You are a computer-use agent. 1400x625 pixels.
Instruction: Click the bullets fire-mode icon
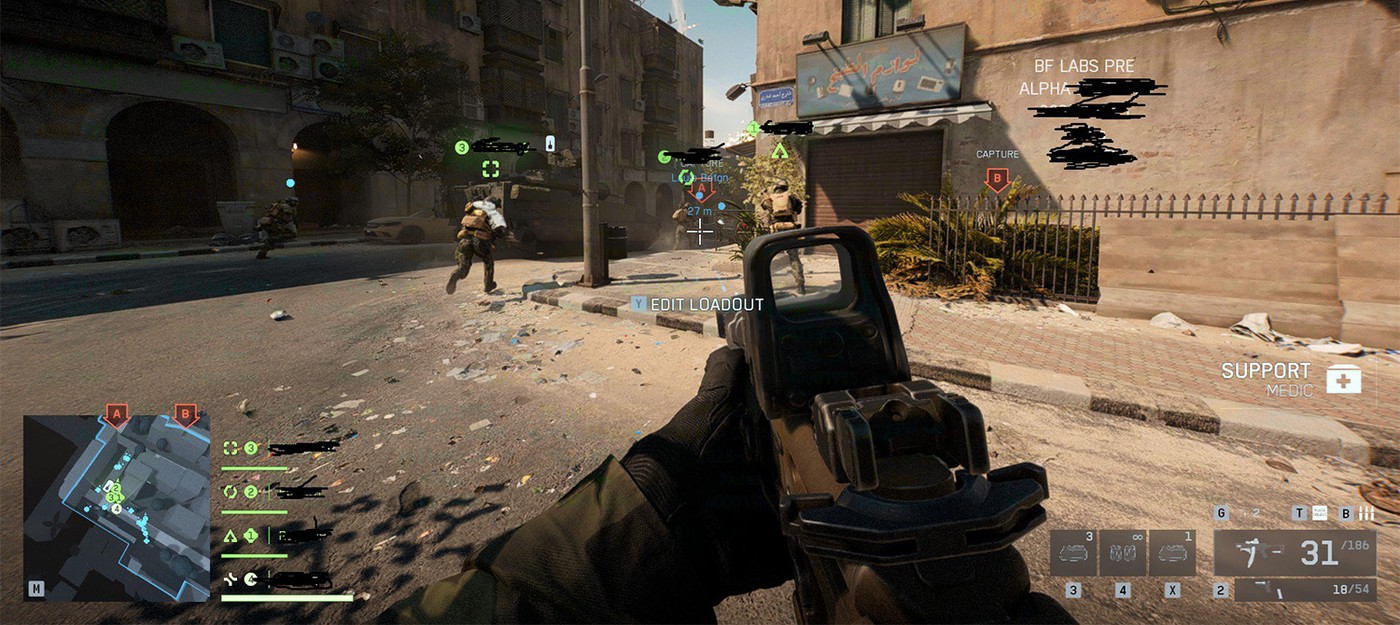pos(1366,514)
